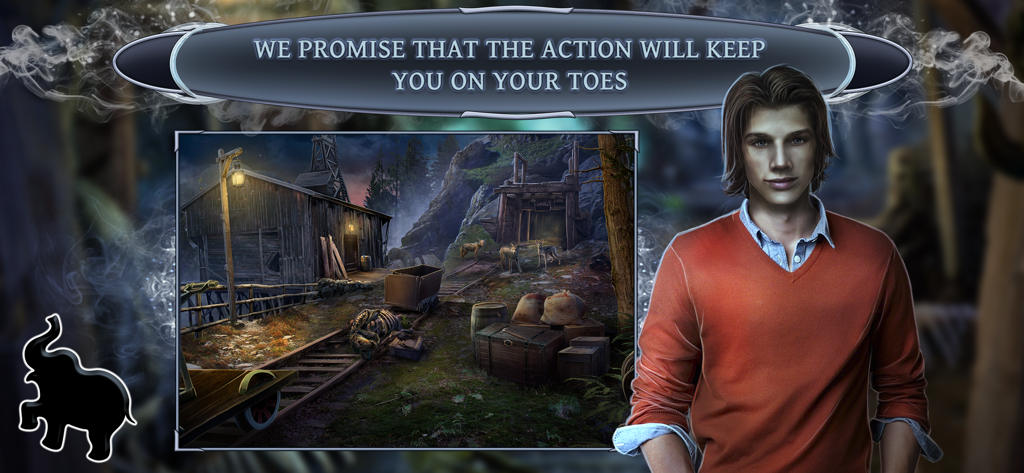The height and width of the screenshot is (473, 1024).
Task: Open the mine scene preview image
Action: click(x=406, y=290)
